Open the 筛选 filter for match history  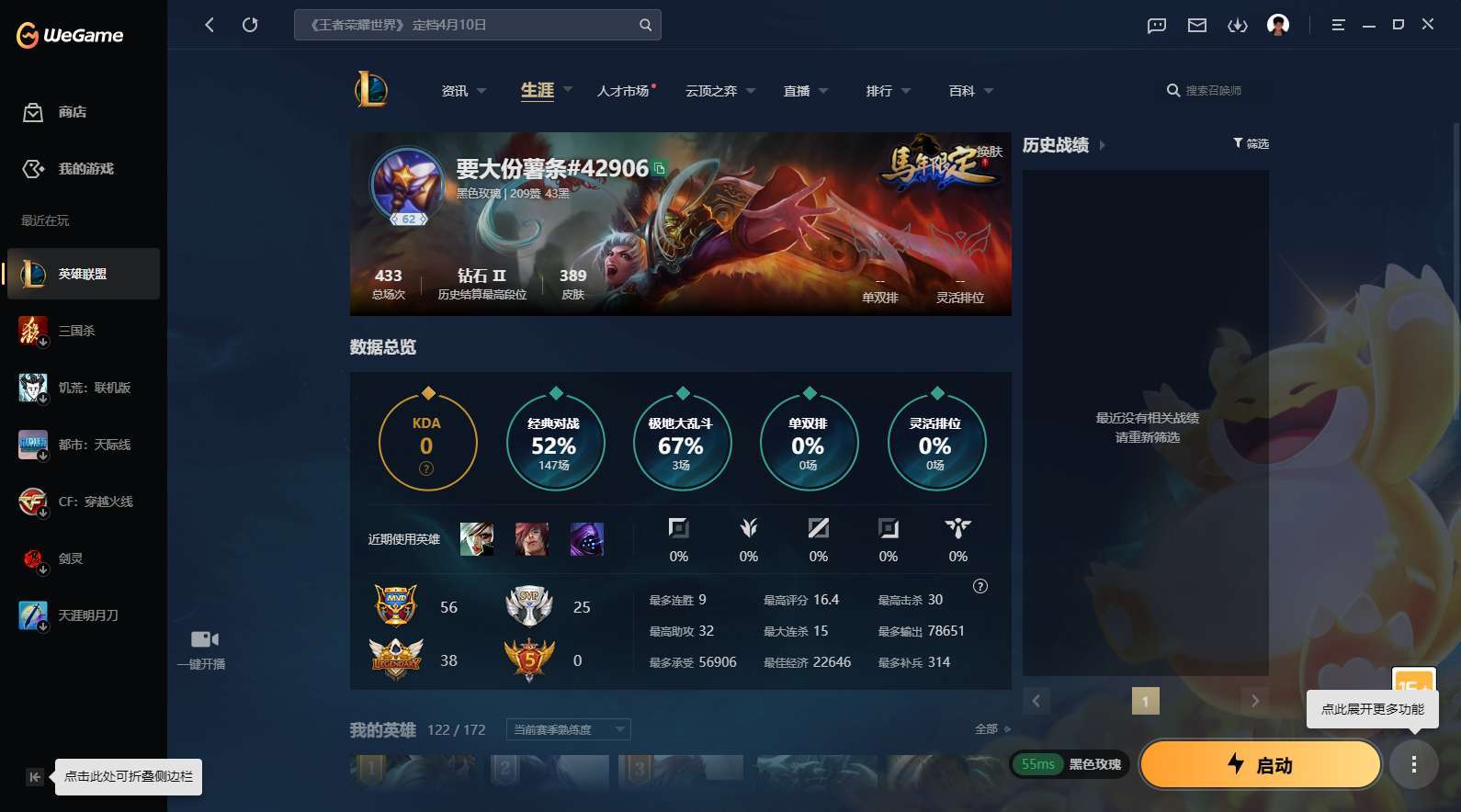1250,143
